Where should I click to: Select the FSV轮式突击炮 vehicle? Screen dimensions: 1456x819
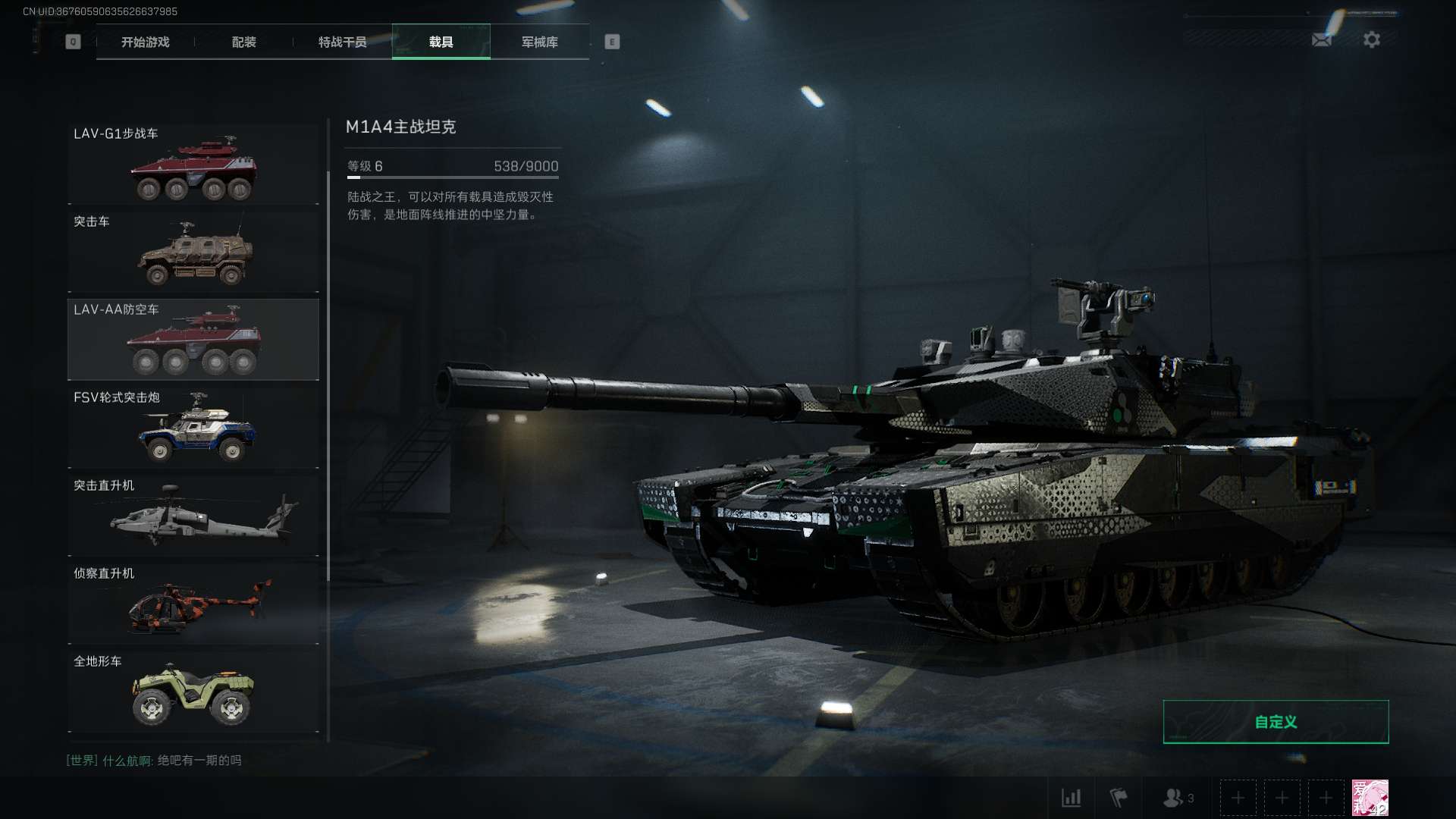(193, 428)
